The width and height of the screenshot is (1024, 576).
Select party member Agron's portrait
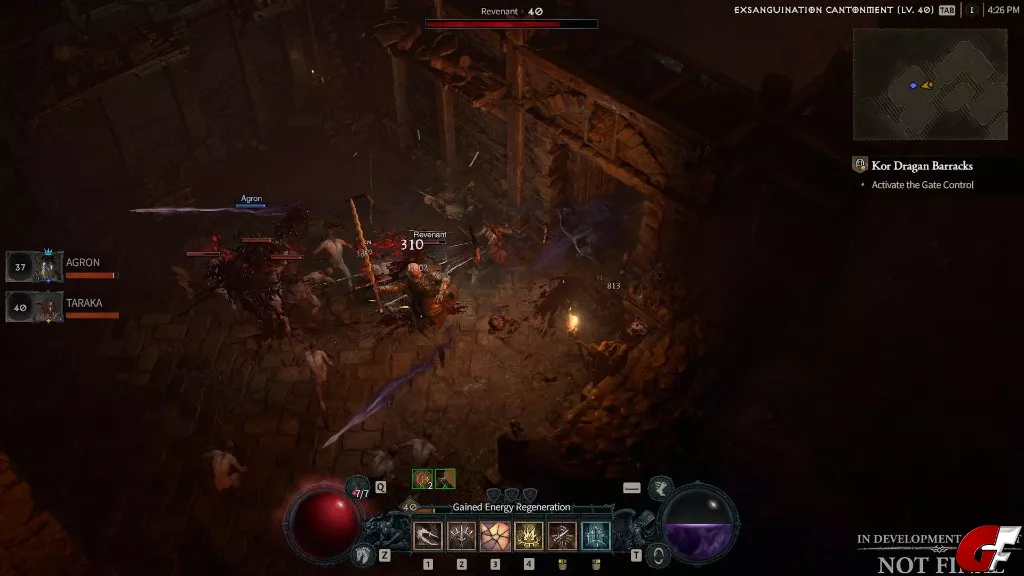(x=46, y=266)
